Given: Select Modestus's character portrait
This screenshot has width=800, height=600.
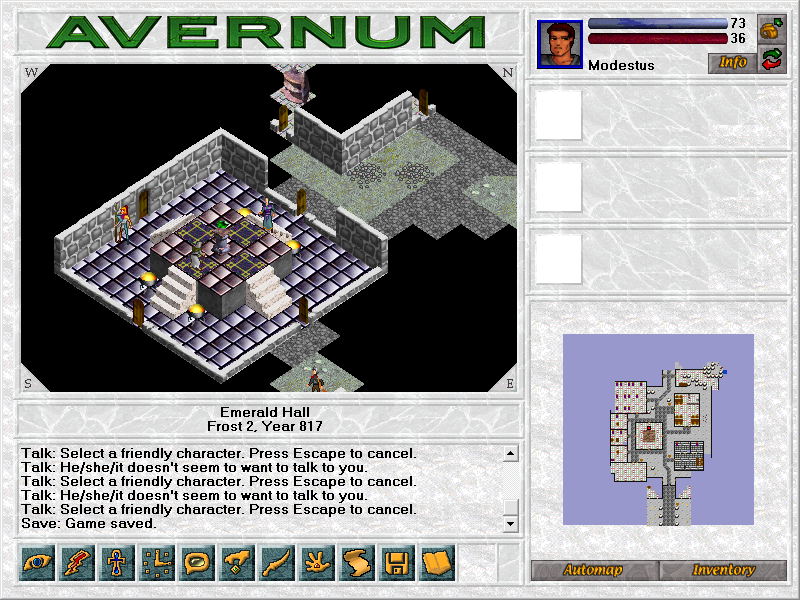Looking at the screenshot, I should [x=560, y=45].
